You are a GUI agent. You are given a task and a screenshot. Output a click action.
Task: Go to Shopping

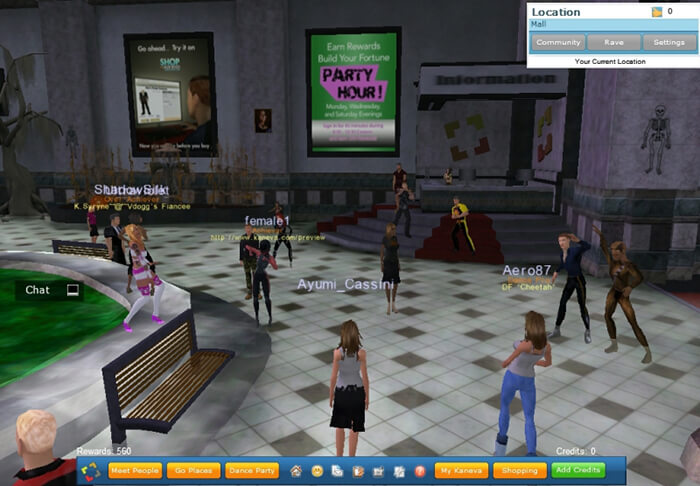click(519, 470)
